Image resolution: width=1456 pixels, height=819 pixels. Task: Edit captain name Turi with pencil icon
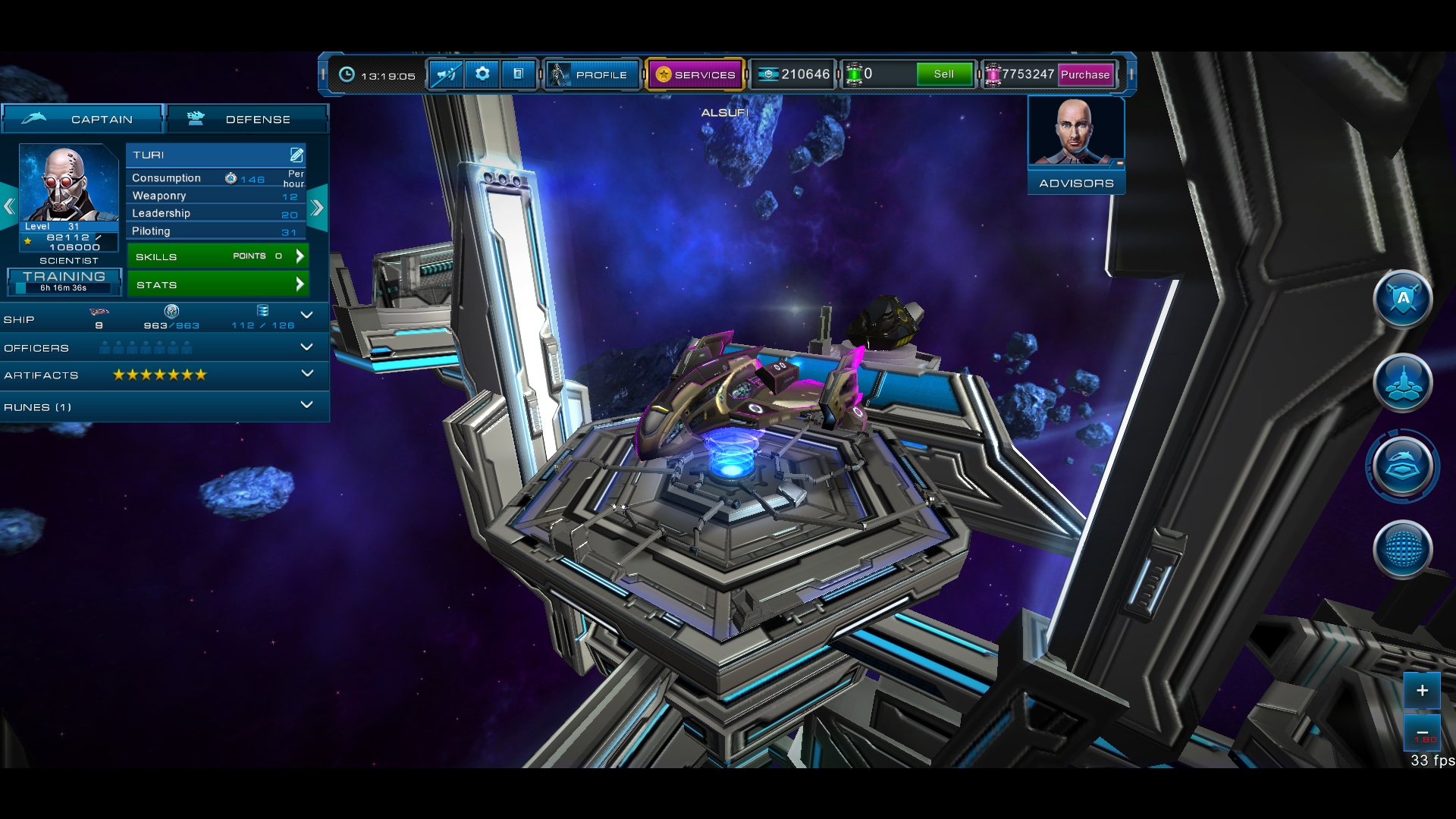[296, 154]
